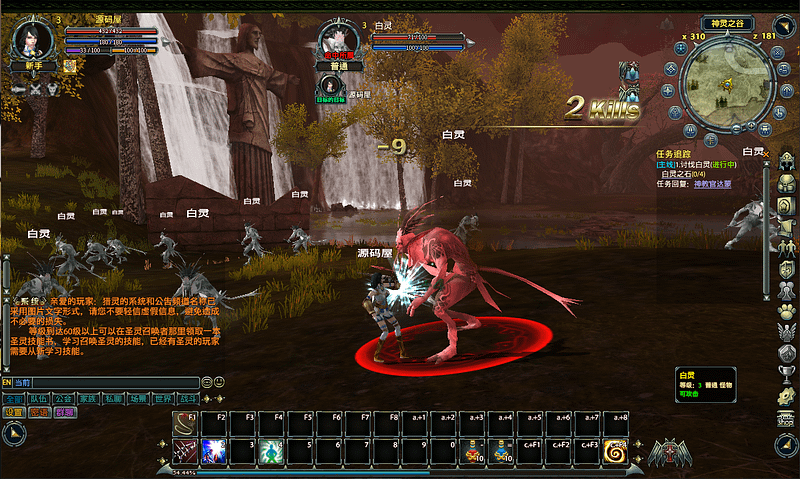
Task: Activate the whip skill in slot F1
Action: pos(185,423)
